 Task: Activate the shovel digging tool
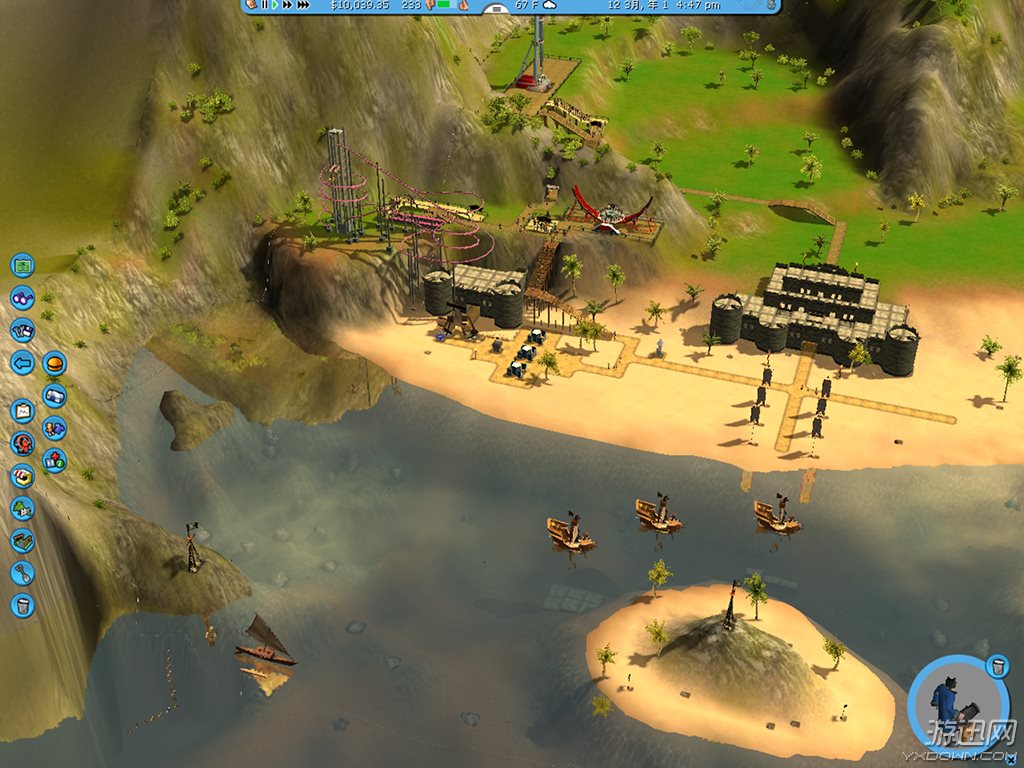[22, 573]
